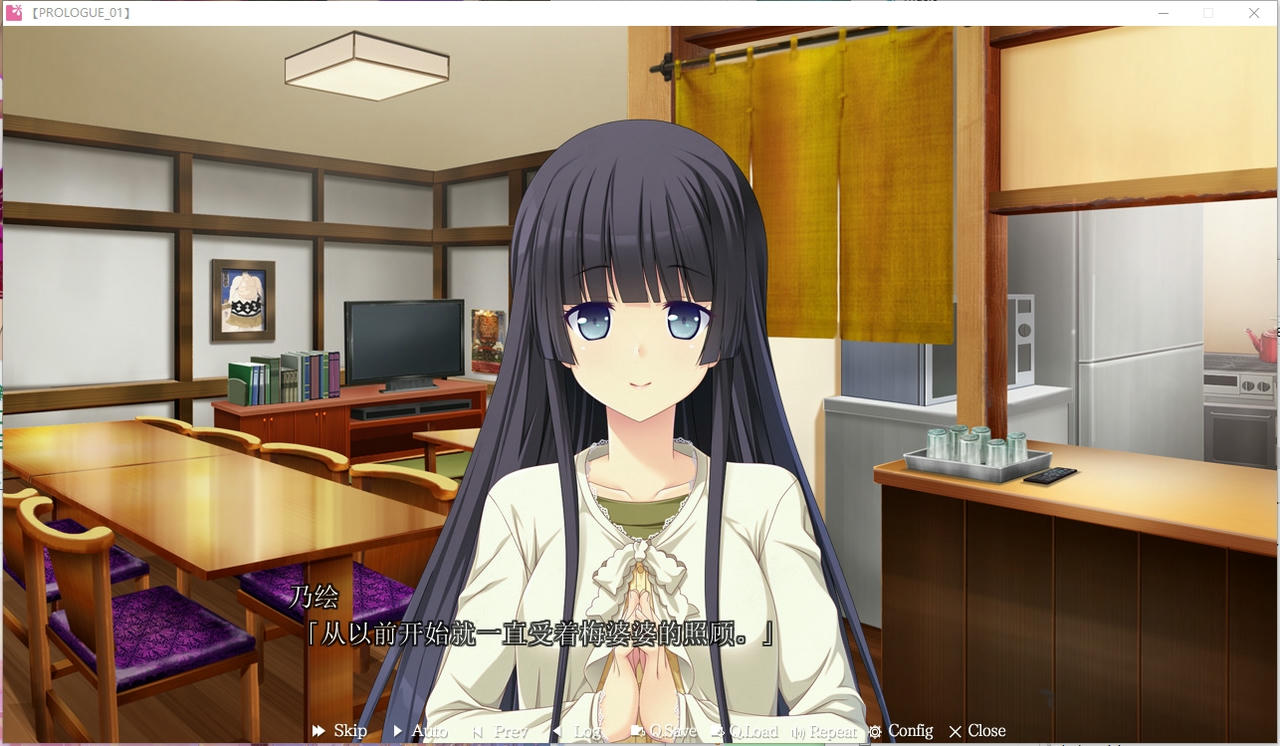Click the X icon next to Close
This screenshot has height=746, width=1280.
956,731
